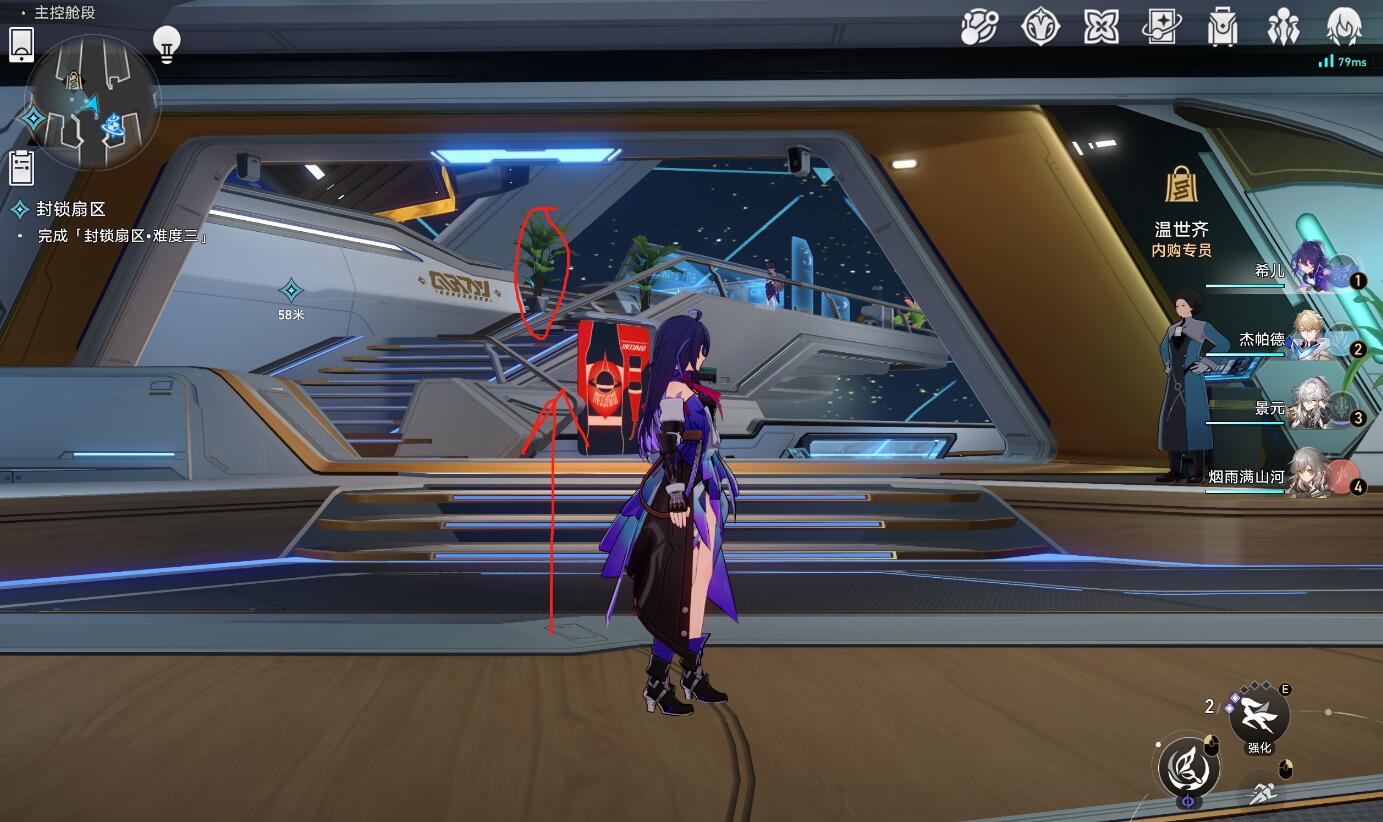The image size is (1383, 822).
Task: Open the connected-nodes icon in top bar
Action: tap(979, 27)
